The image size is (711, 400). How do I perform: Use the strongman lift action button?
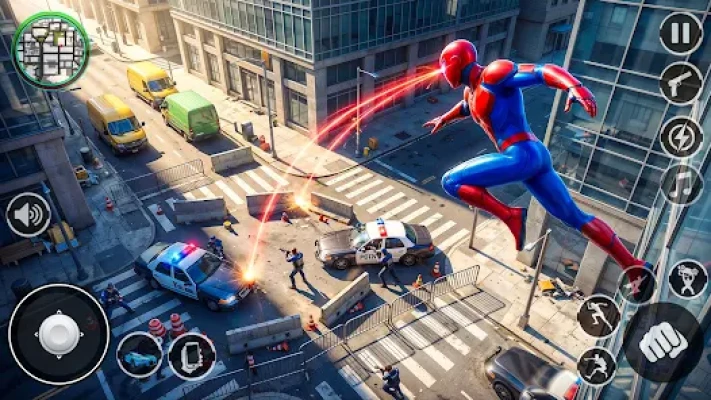point(688,279)
